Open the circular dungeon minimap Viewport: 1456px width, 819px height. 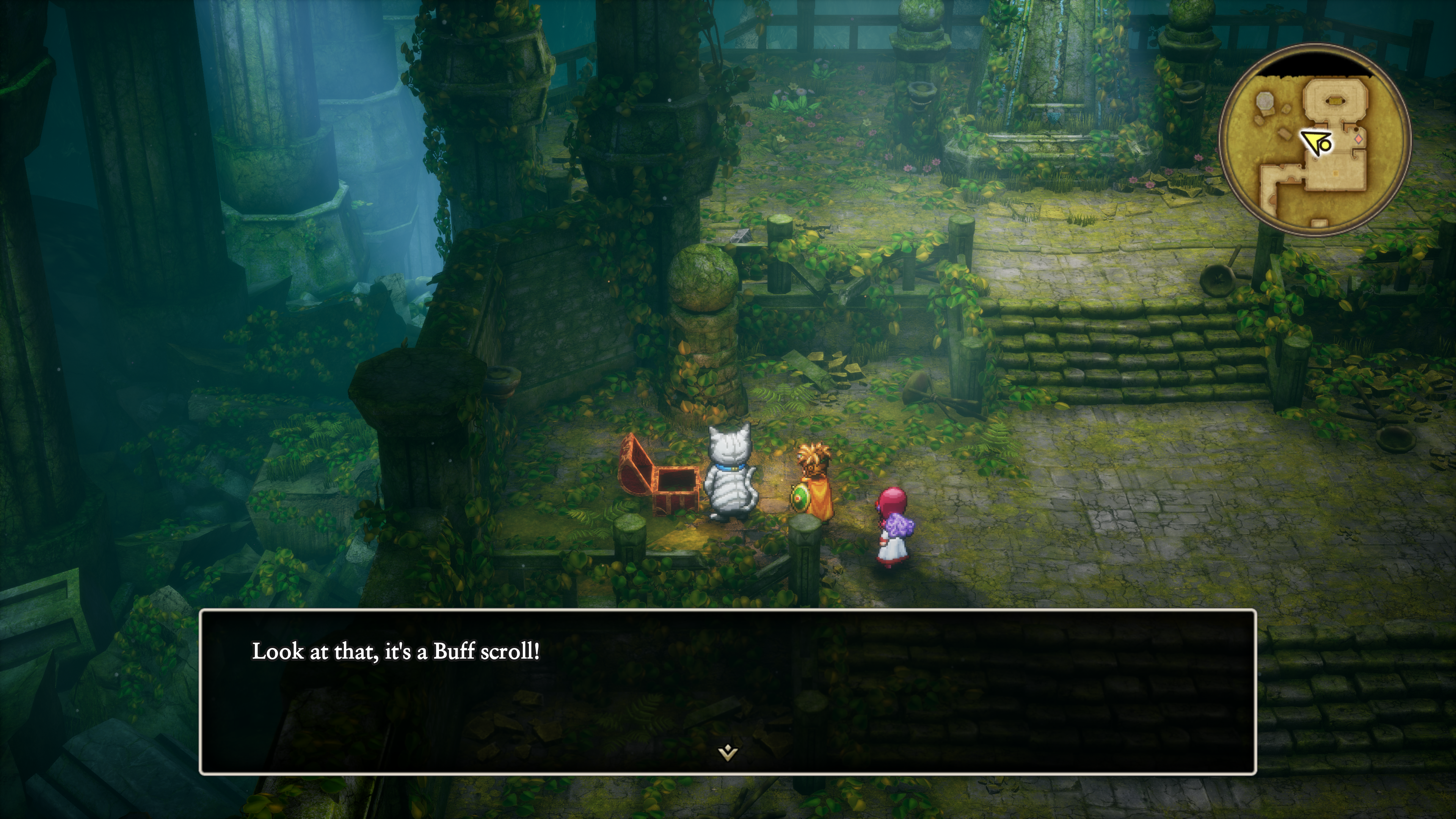(1315, 140)
